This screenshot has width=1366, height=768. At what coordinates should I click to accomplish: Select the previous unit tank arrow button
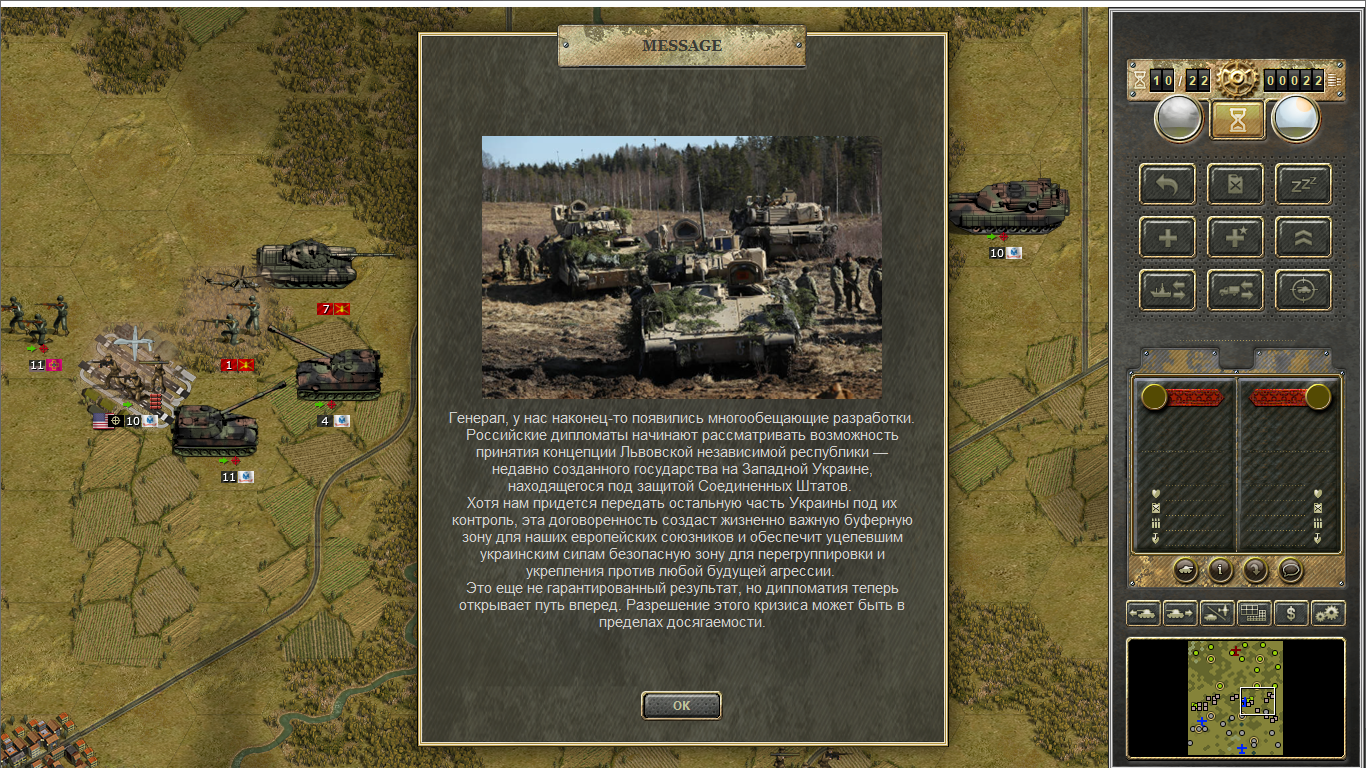[x=1143, y=613]
